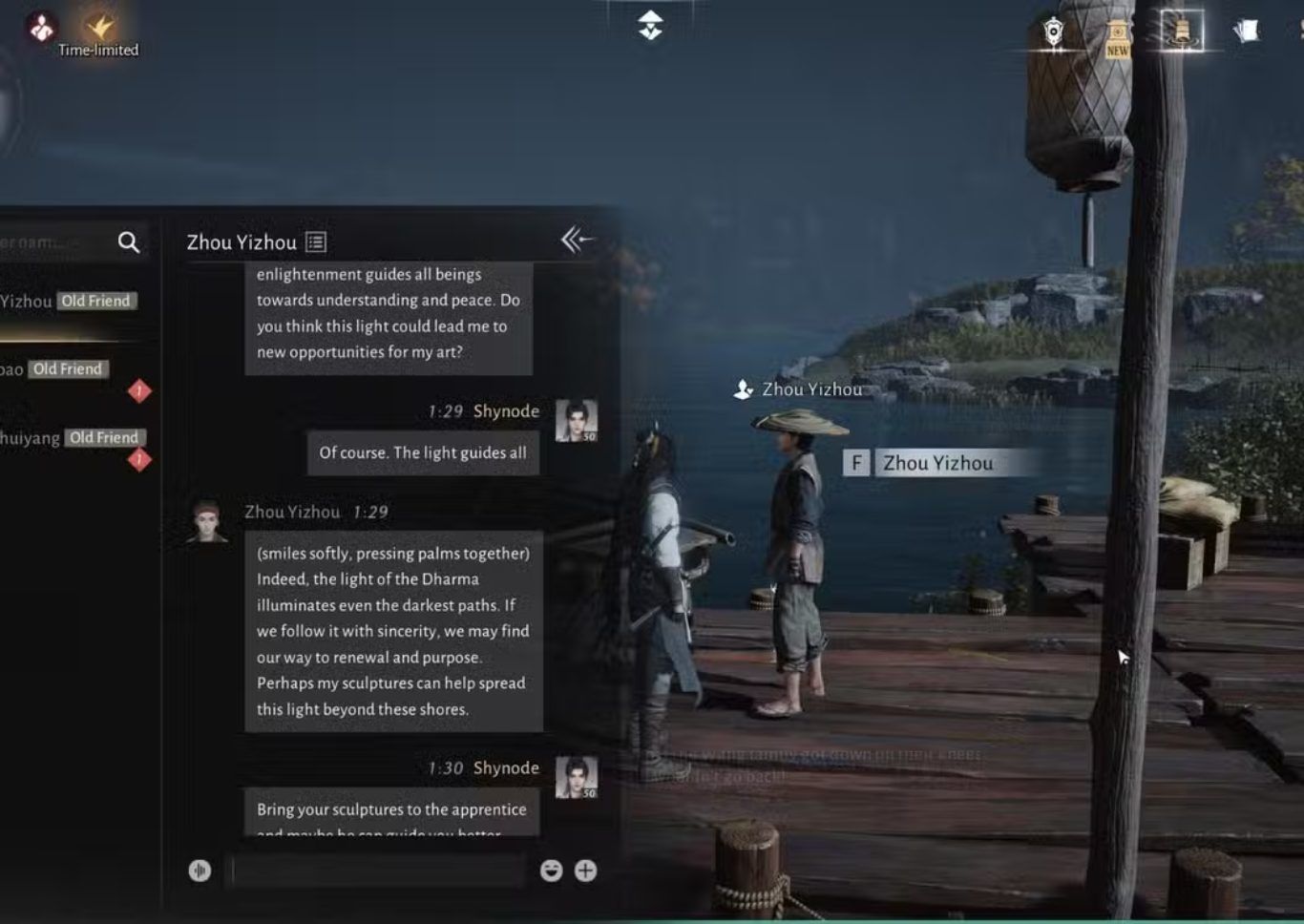Click Shynode's avatar on the 1:29 message
Image resolution: width=1304 pixels, height=924 pixels.
coord(577,421)
